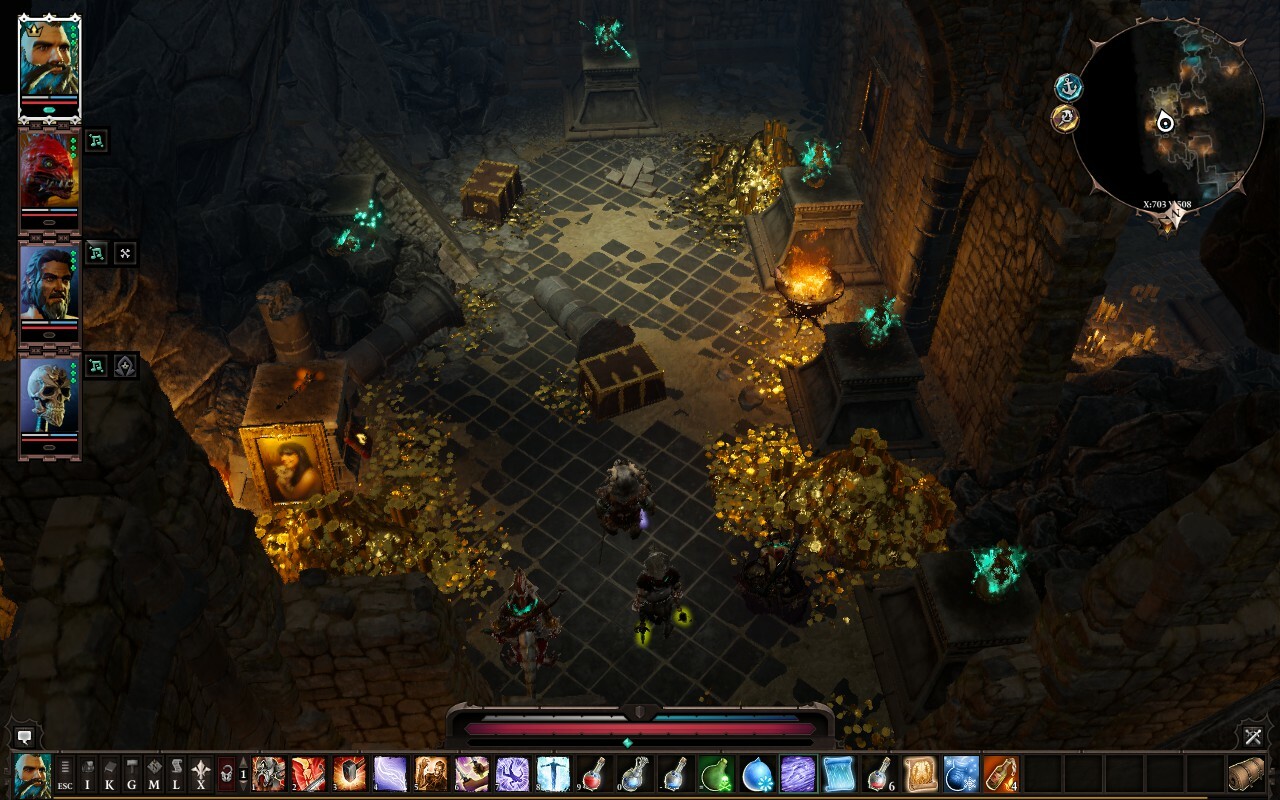Click the anchor waypoint icon beside minimap
Image resolution: width=1280 pixels, height=800 pixels.
[1069, 87]
